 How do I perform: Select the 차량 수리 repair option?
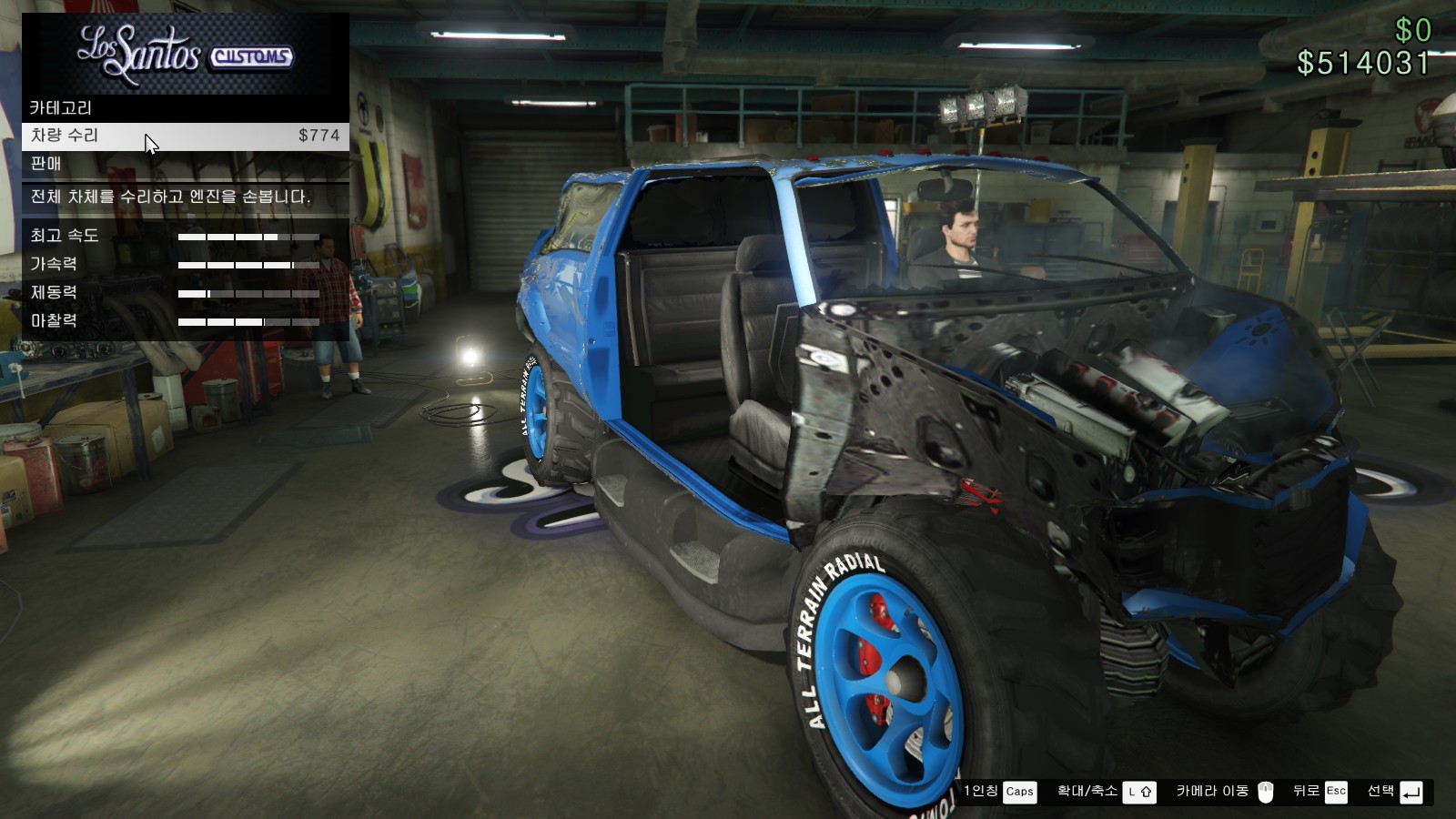[185, 136]
